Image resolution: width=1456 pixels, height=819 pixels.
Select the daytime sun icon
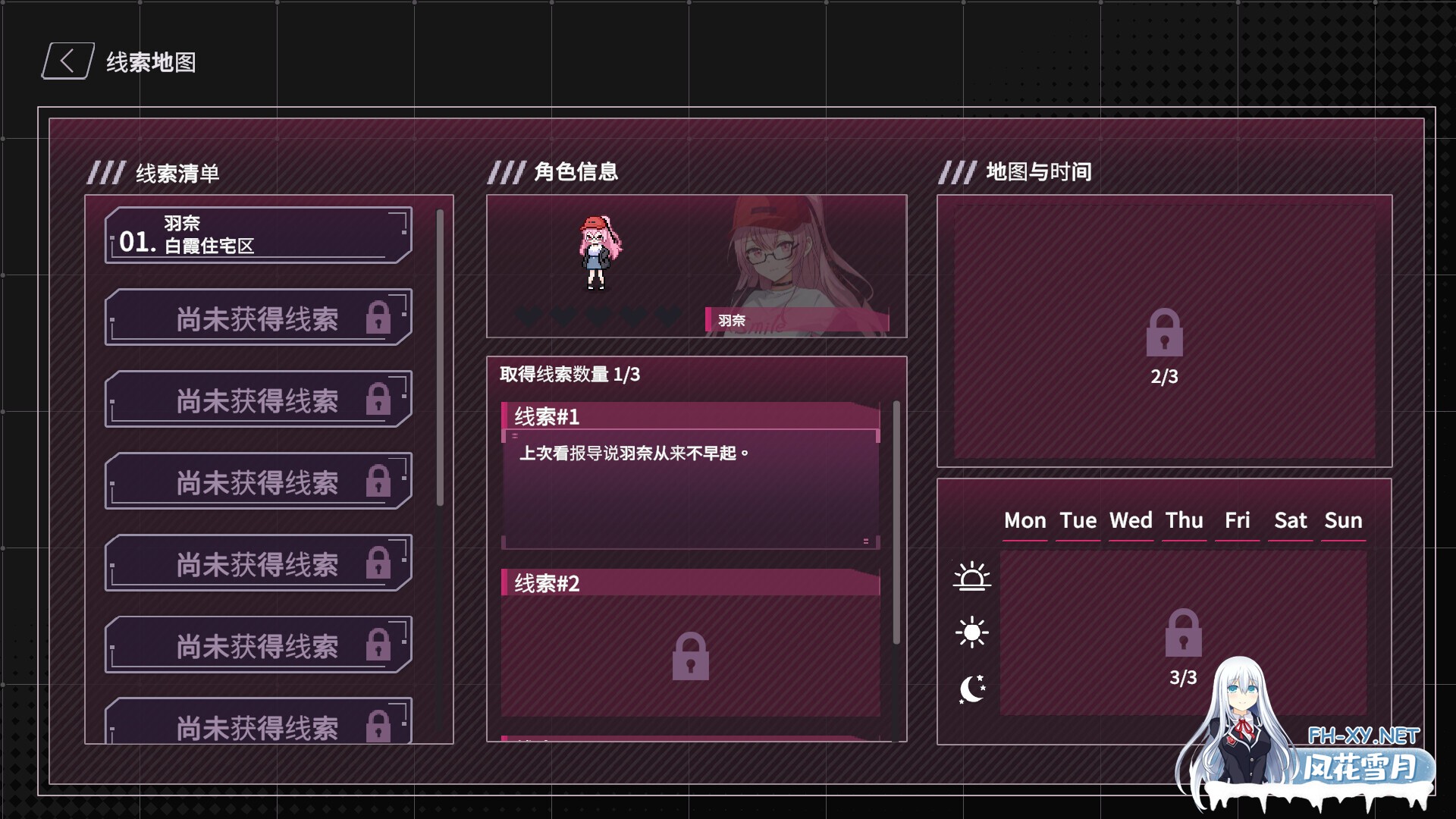coord(973,631)
